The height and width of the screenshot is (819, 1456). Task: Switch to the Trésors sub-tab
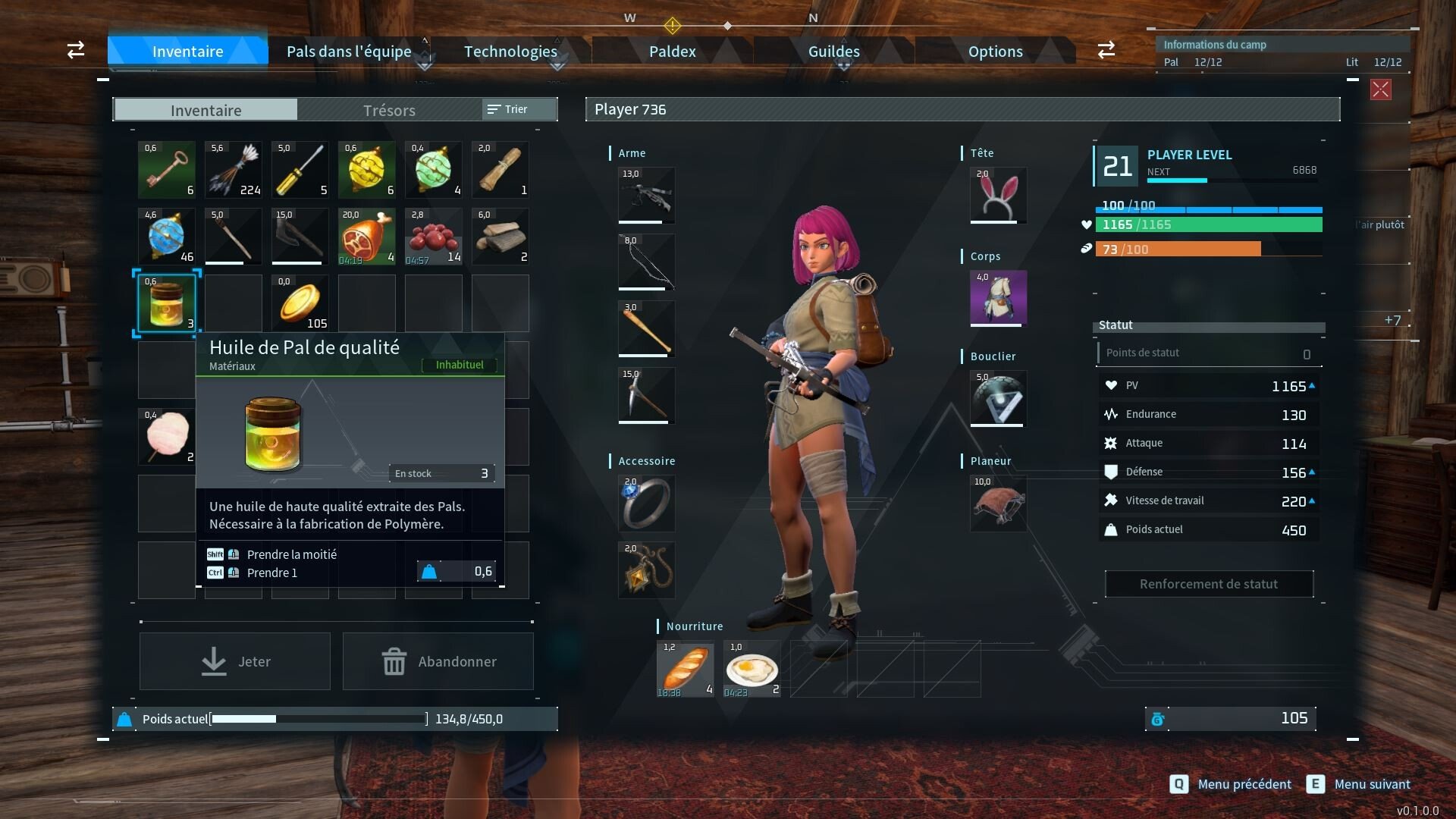(389, 111)
